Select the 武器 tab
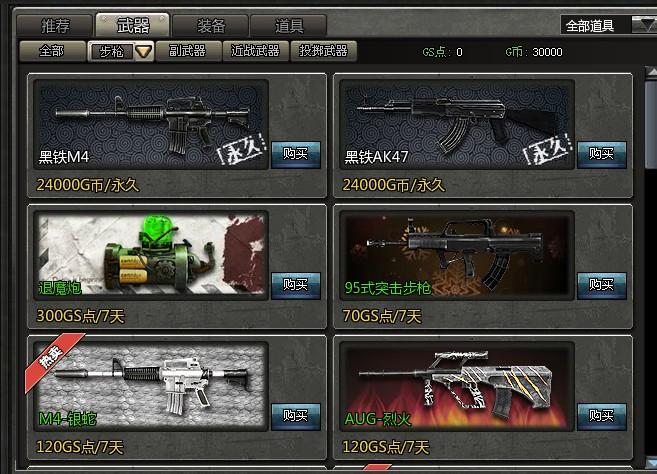The image size is (657, 474). 132,26
